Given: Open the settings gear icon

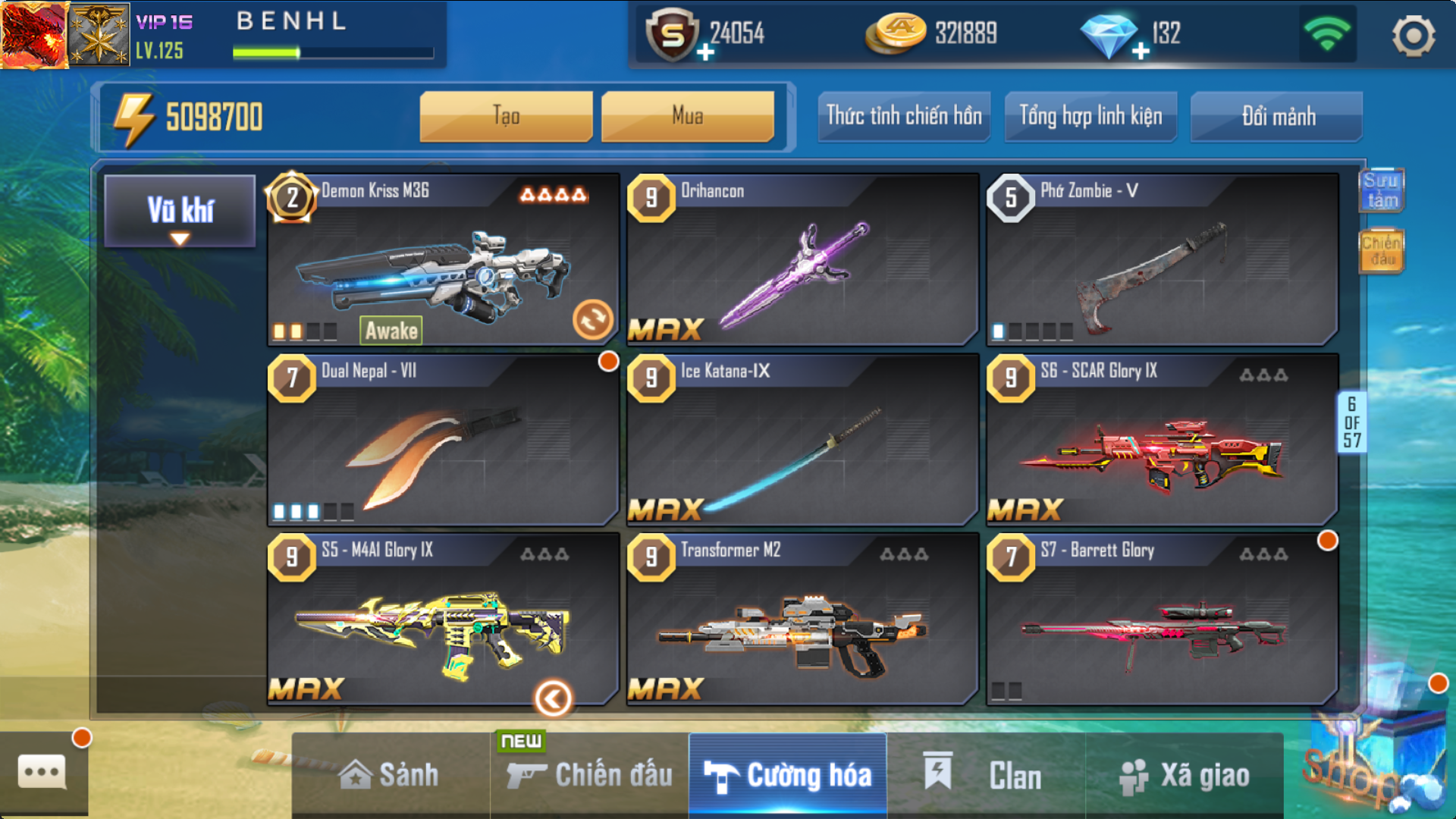Looking at the screenshot, I should pyautogui.click(x=1413, y=35).
